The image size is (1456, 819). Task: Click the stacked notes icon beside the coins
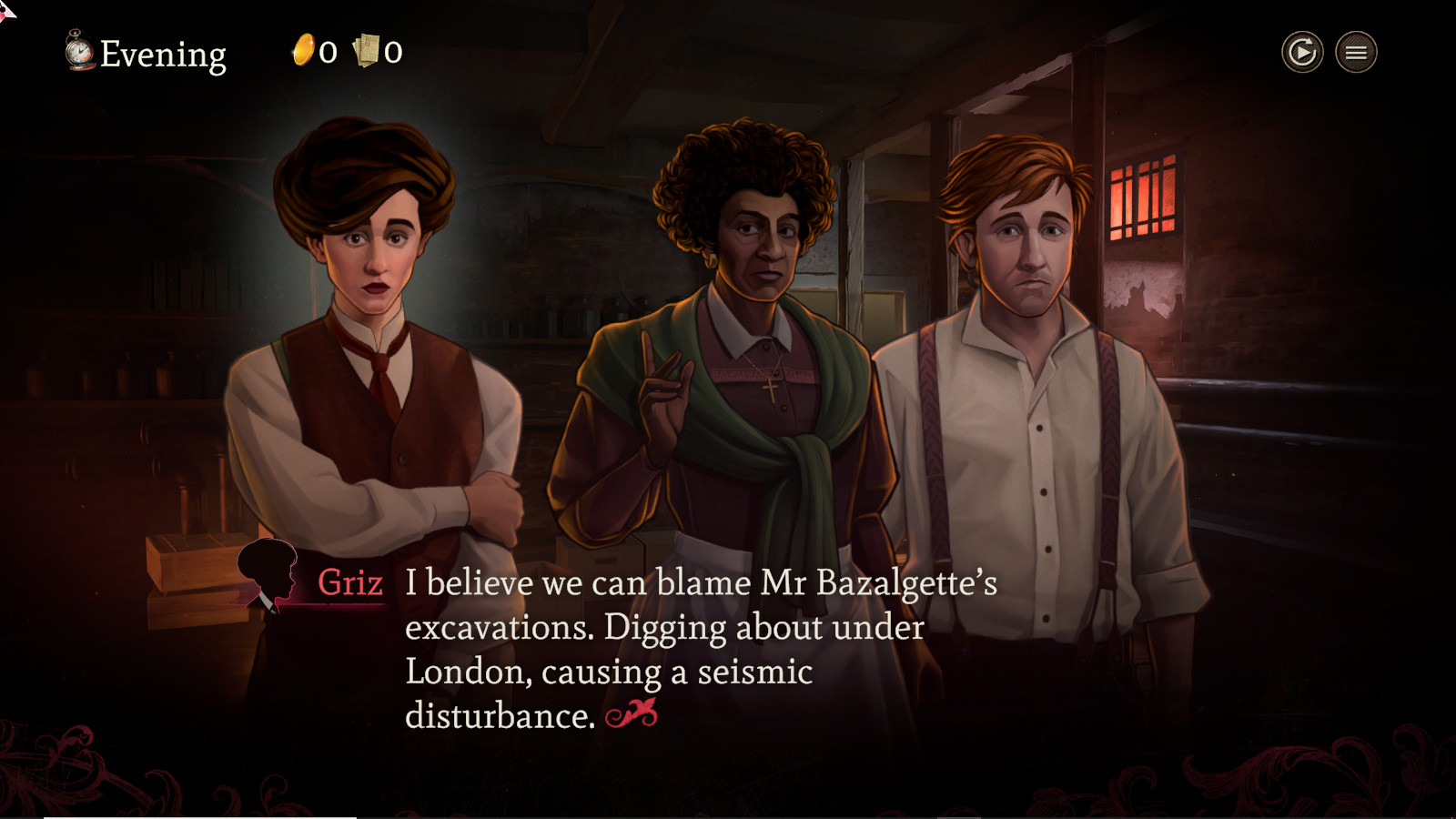tap(367, 50)
